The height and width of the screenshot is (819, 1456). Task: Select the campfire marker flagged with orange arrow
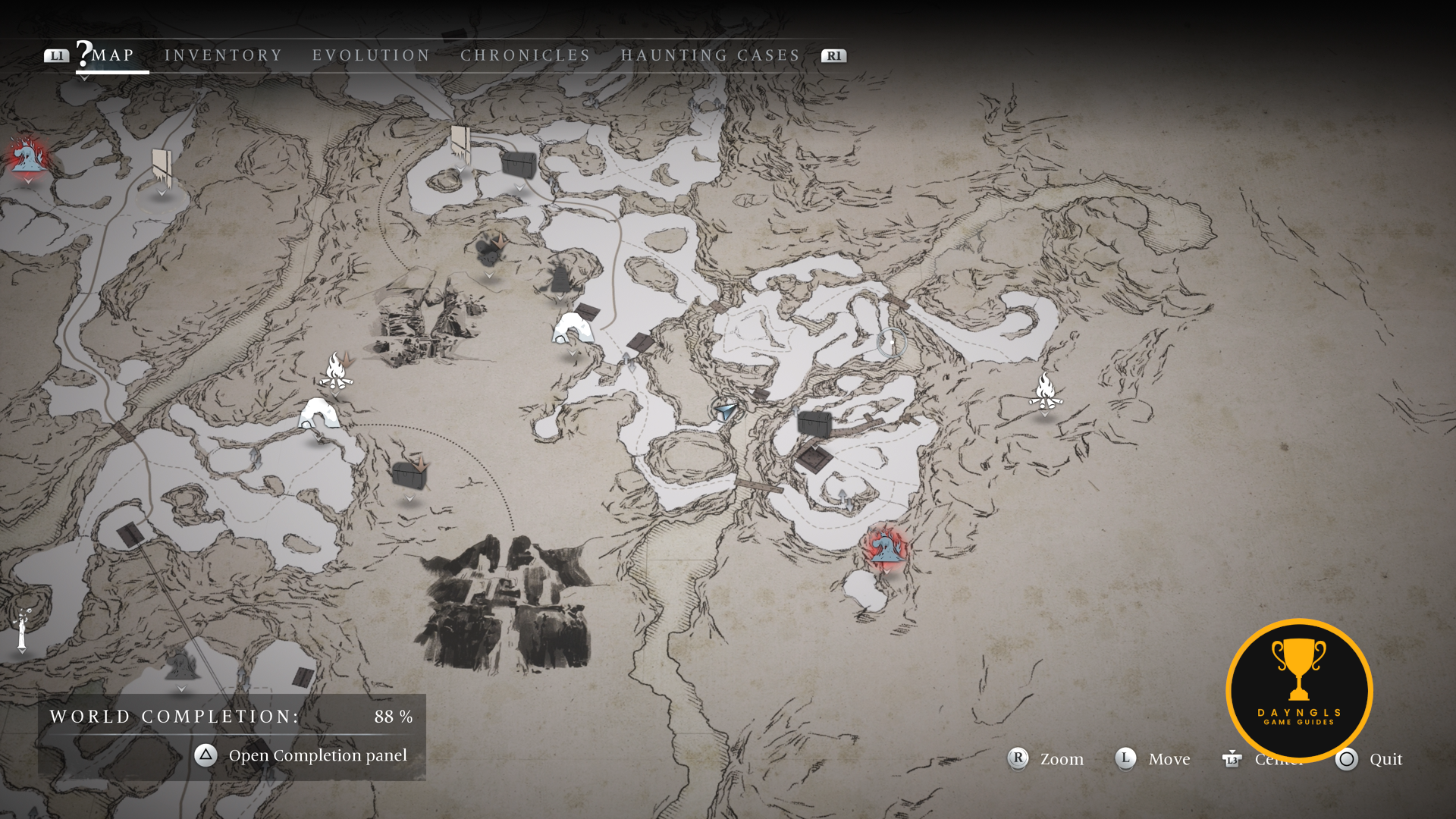335,372
